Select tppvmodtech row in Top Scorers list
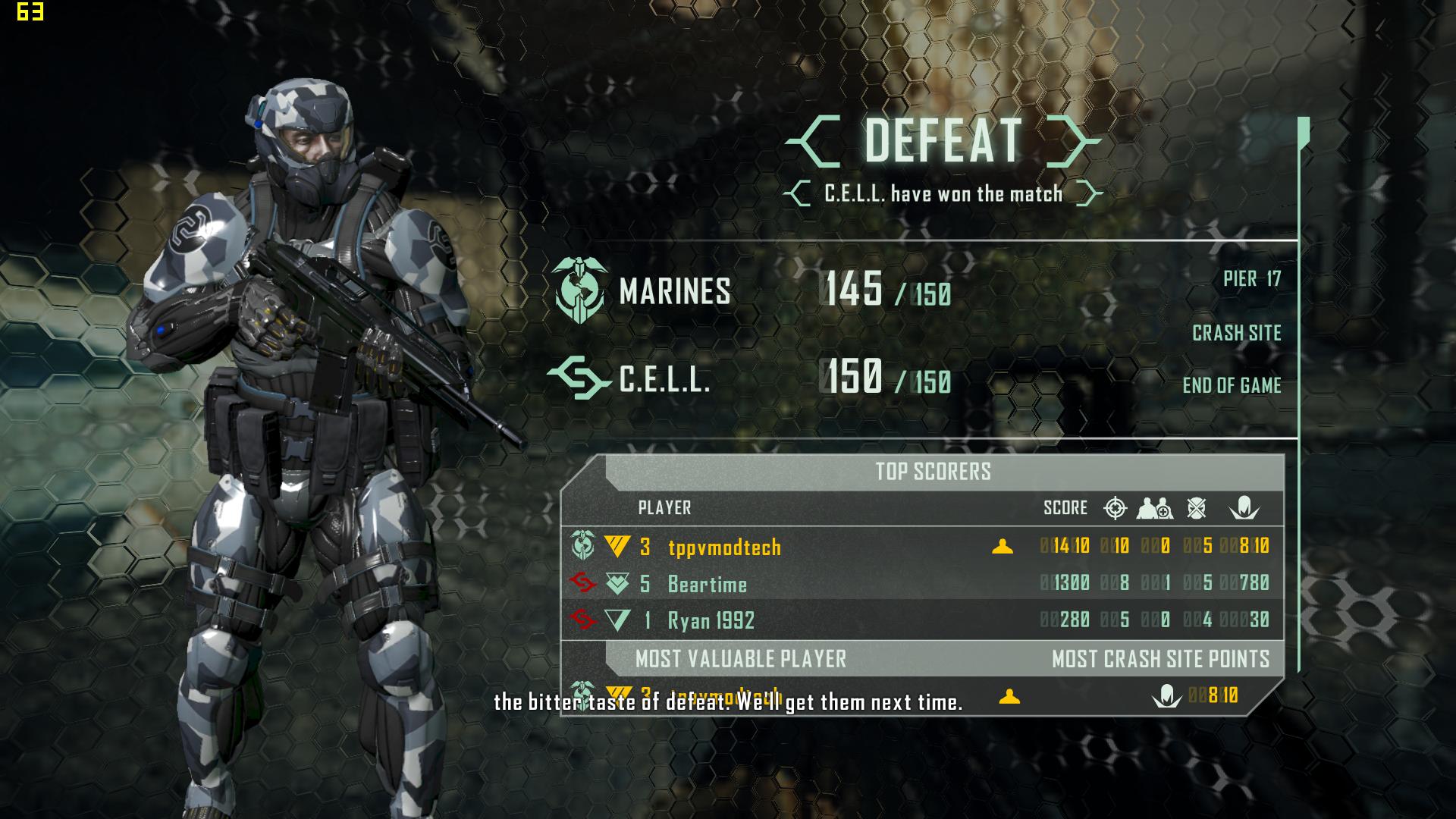The height and width of the screenshot is (819, 1456). click(x=724, y=547)
